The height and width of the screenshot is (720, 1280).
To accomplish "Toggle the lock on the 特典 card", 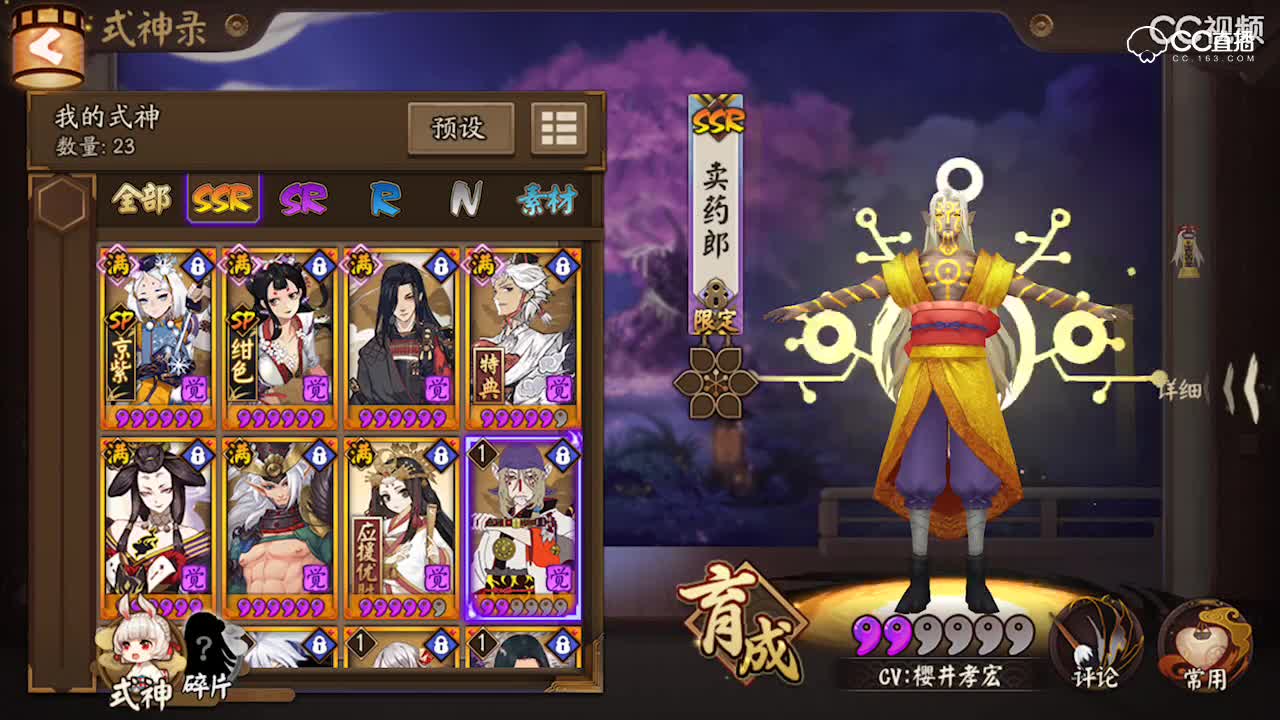I will (x=562, y=265).
